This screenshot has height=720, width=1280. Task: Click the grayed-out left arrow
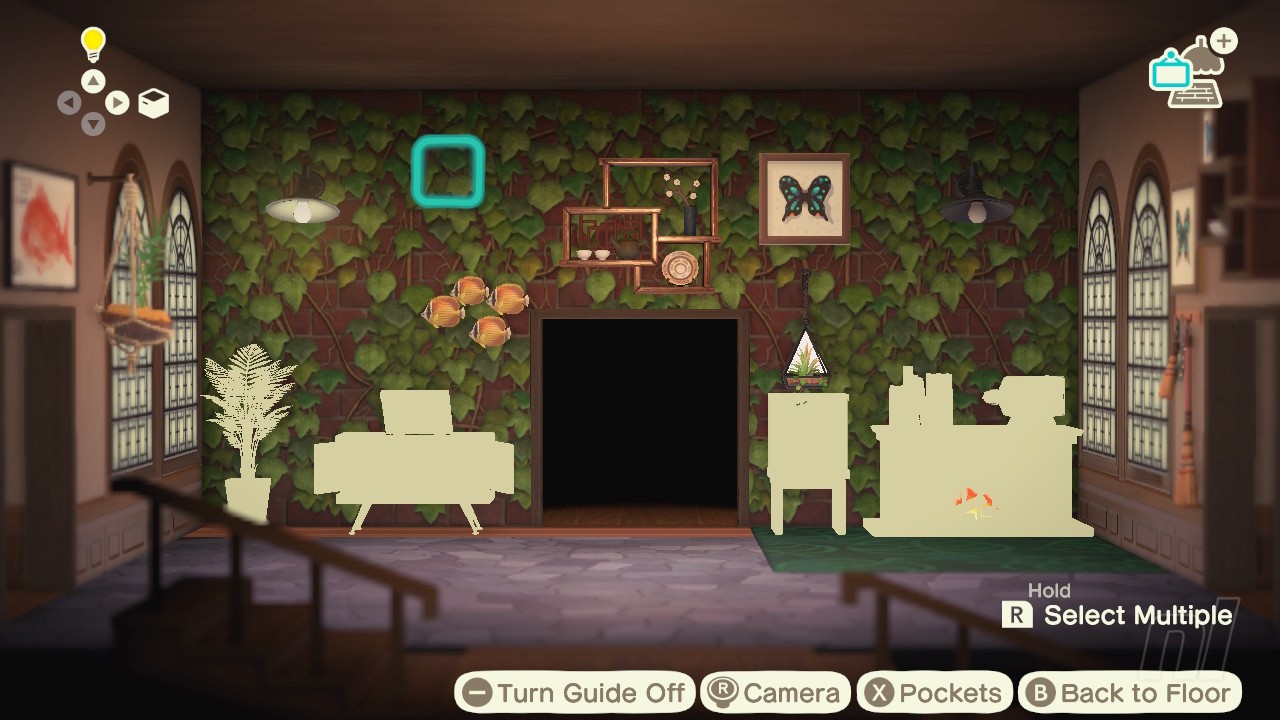[69, 103]
